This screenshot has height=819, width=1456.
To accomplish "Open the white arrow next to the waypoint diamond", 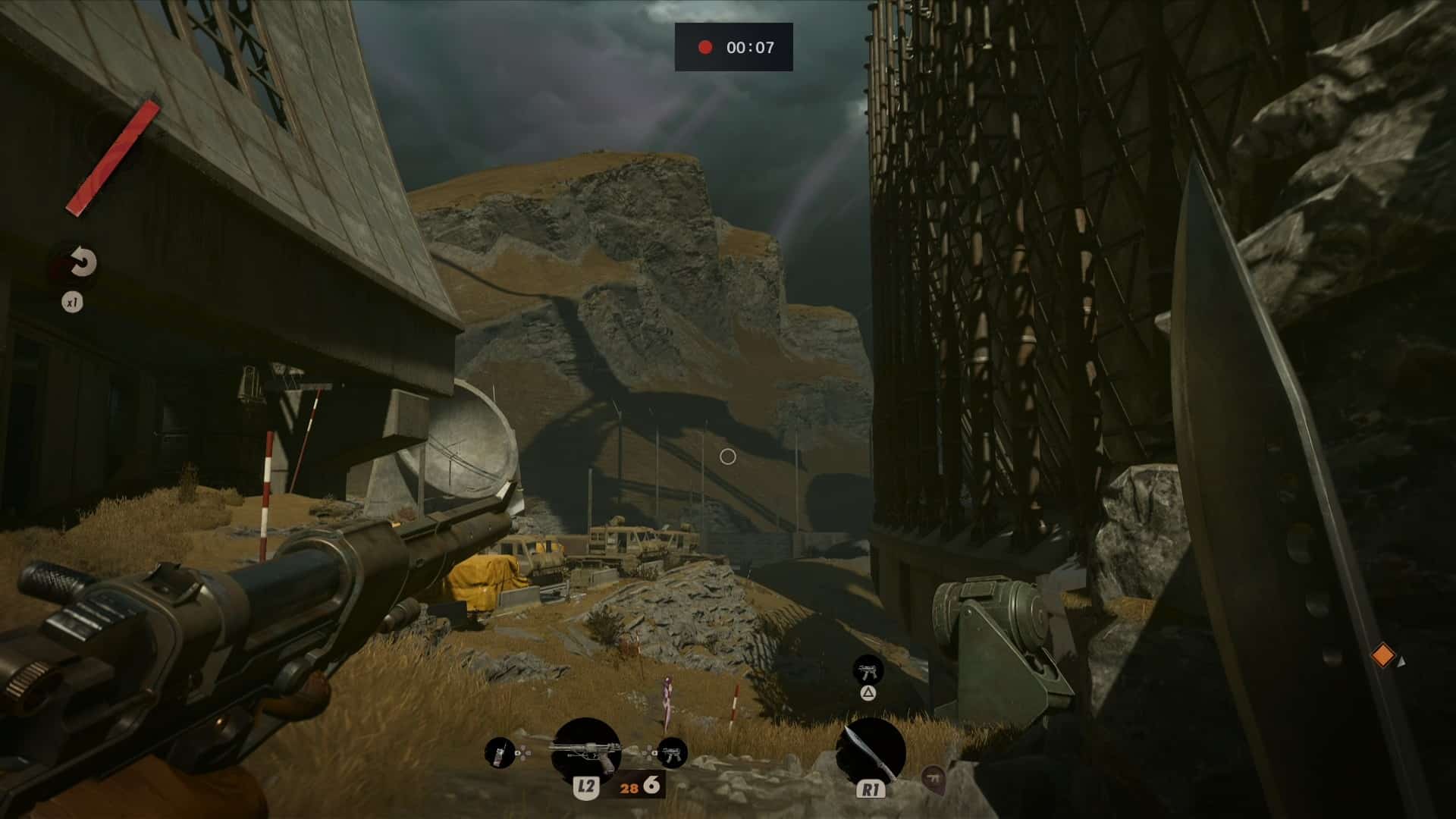I will pos(1402,661).
